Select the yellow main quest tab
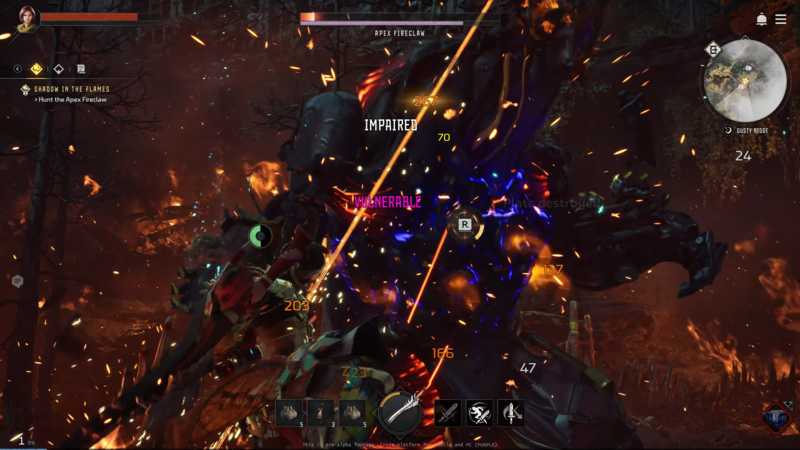This screenshot has width=800, height=450. (x=37, y=69)
